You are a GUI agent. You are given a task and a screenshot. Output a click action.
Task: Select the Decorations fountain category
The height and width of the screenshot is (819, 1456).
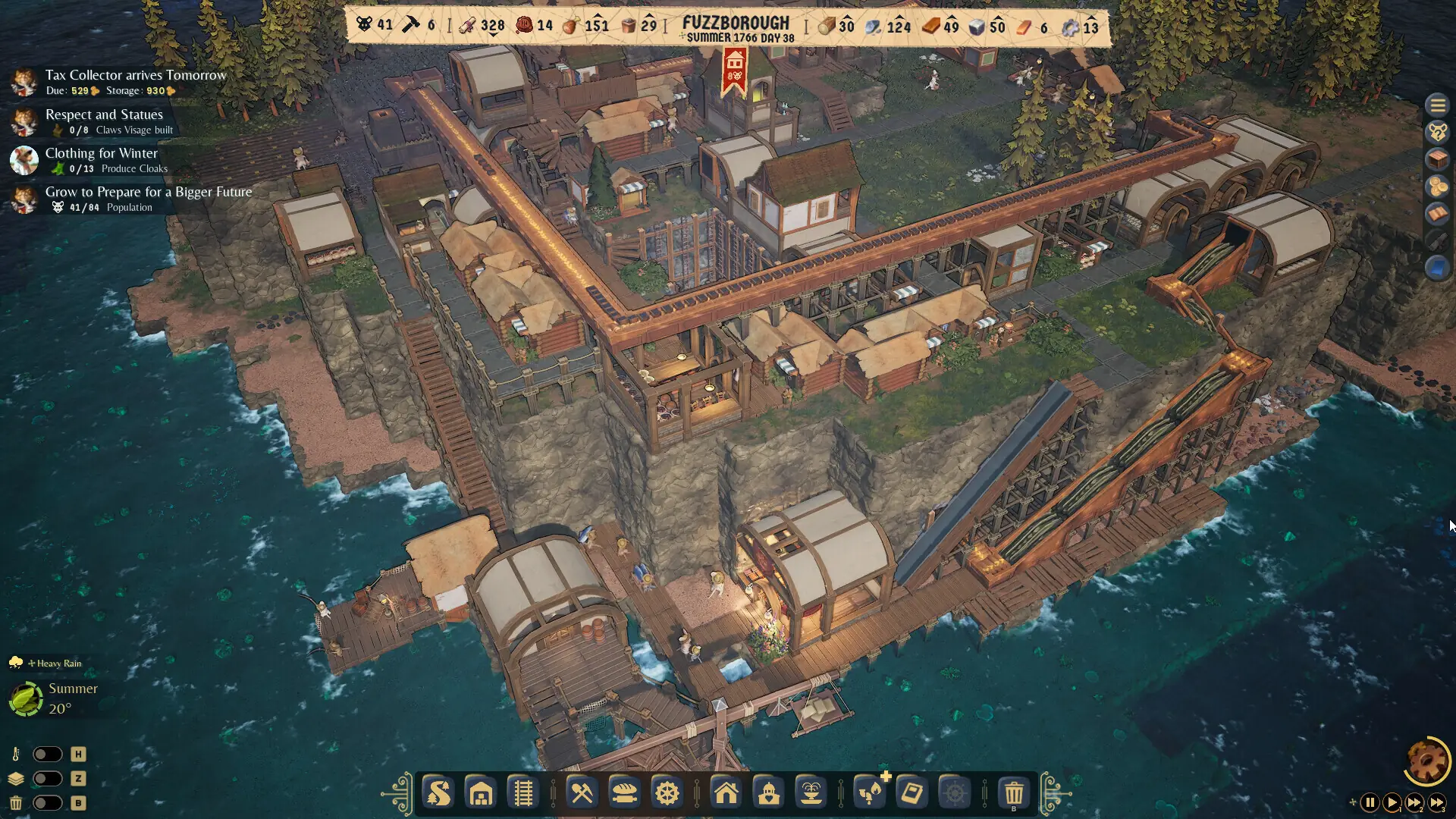coord(812,793)
